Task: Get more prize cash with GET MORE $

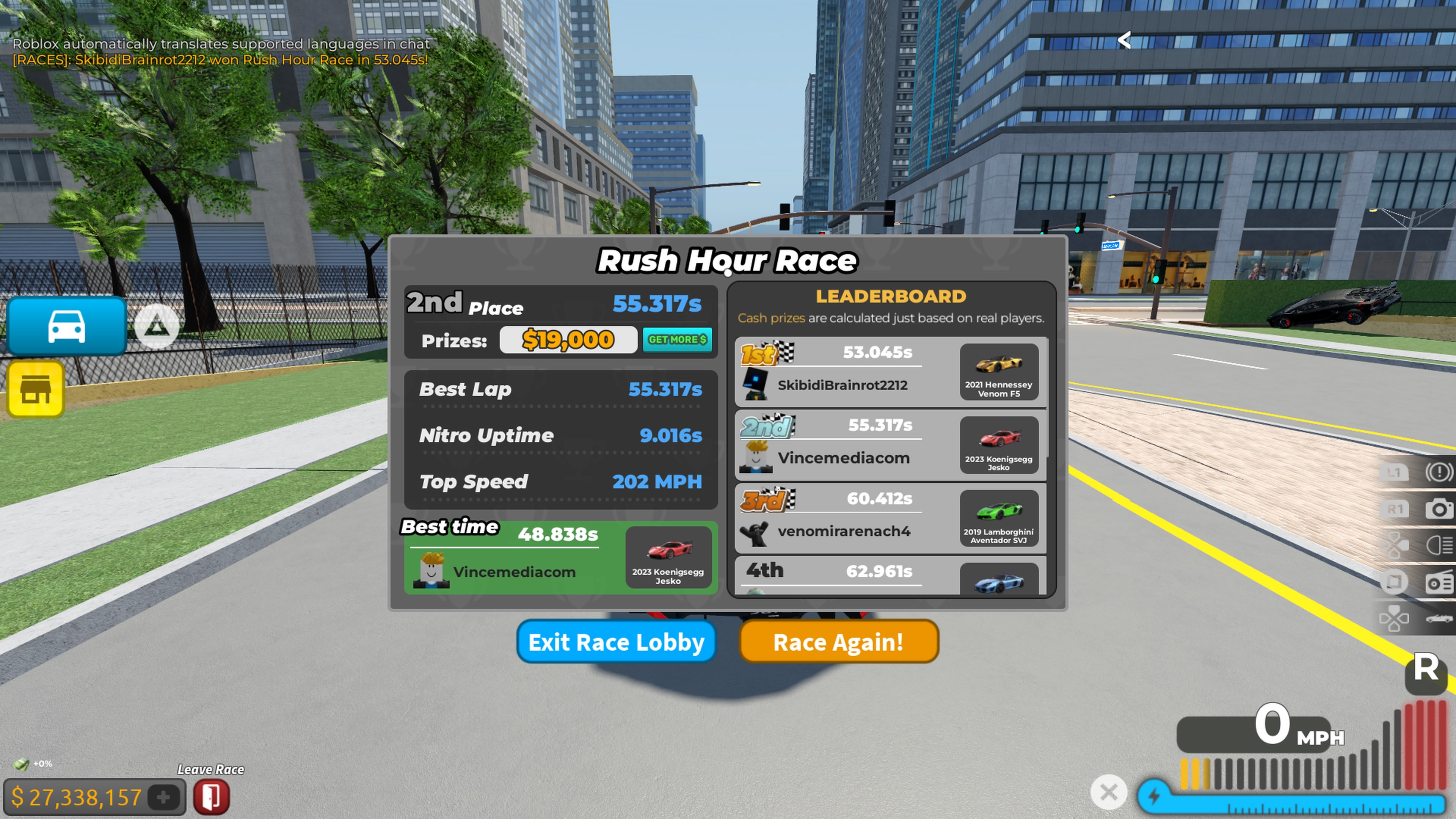Action: pyautogui.click(x=676, y=340)
